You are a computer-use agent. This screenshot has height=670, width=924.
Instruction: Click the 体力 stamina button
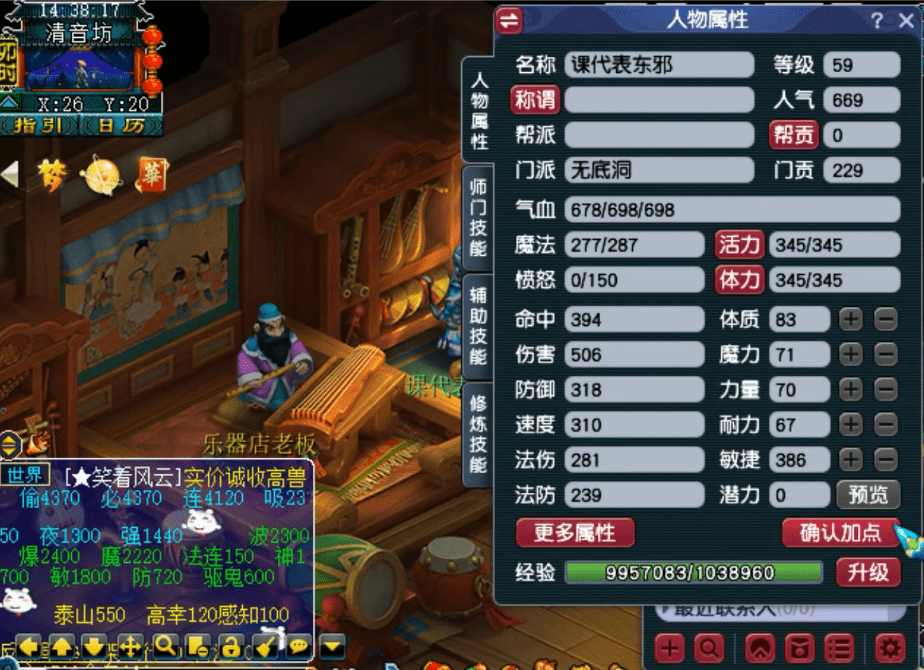coord(740,280)
